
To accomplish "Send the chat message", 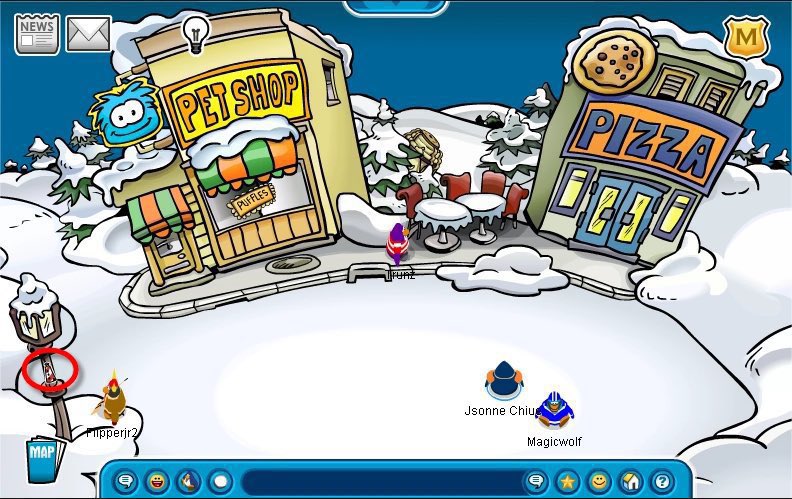I will (536, 481).
